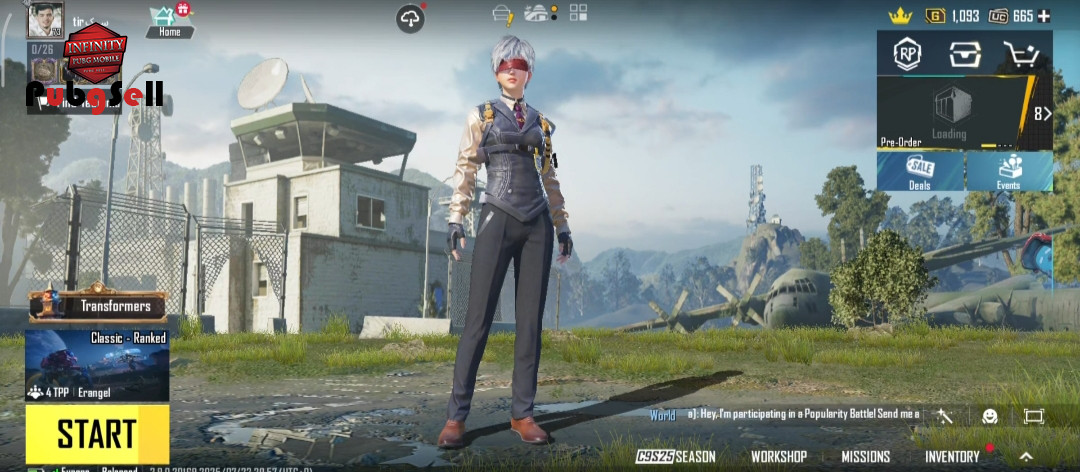Image resolution: width=1080 pixels, height=472 pixels.
Task: Open the Missions menu
Action: [x=865, y=457]
